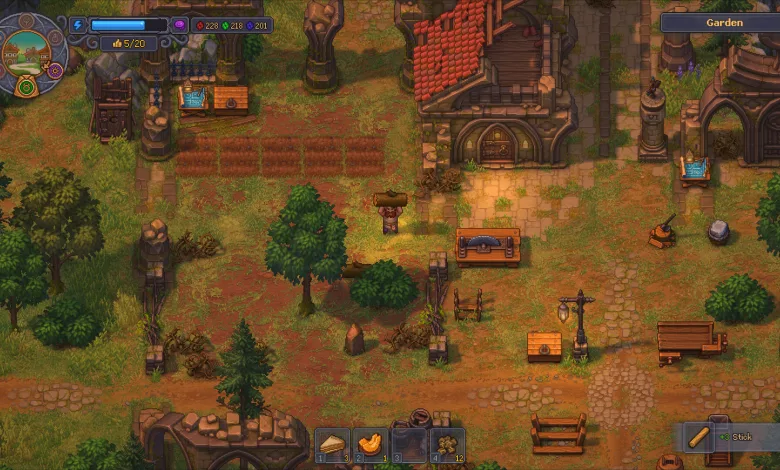Select the bread slice in hotbar slot 1
The width and height of the screenshot is (780, 470).
coord(332,443)
